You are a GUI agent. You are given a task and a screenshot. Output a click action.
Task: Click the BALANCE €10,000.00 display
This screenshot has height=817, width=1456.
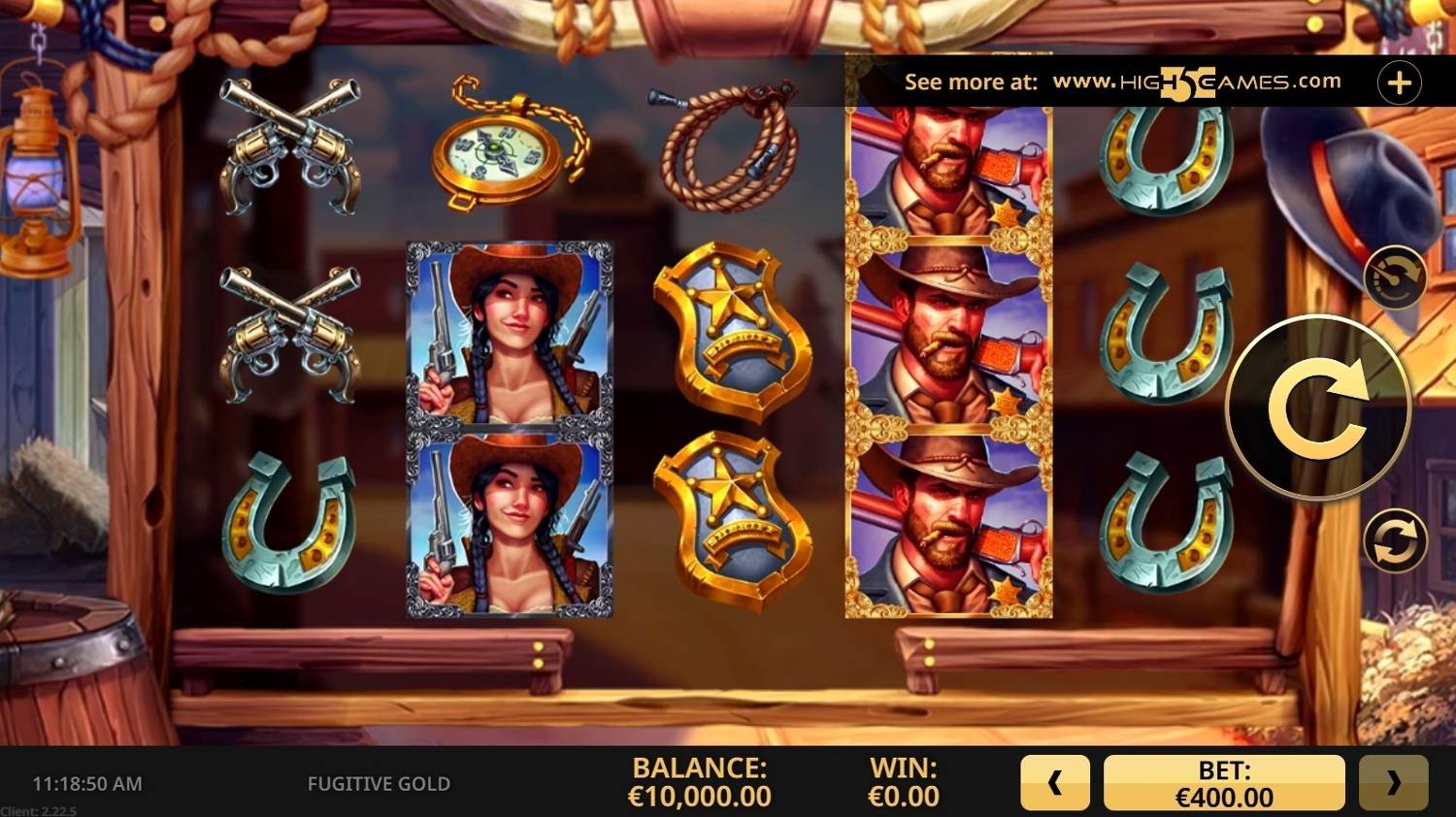pos(701,782)
